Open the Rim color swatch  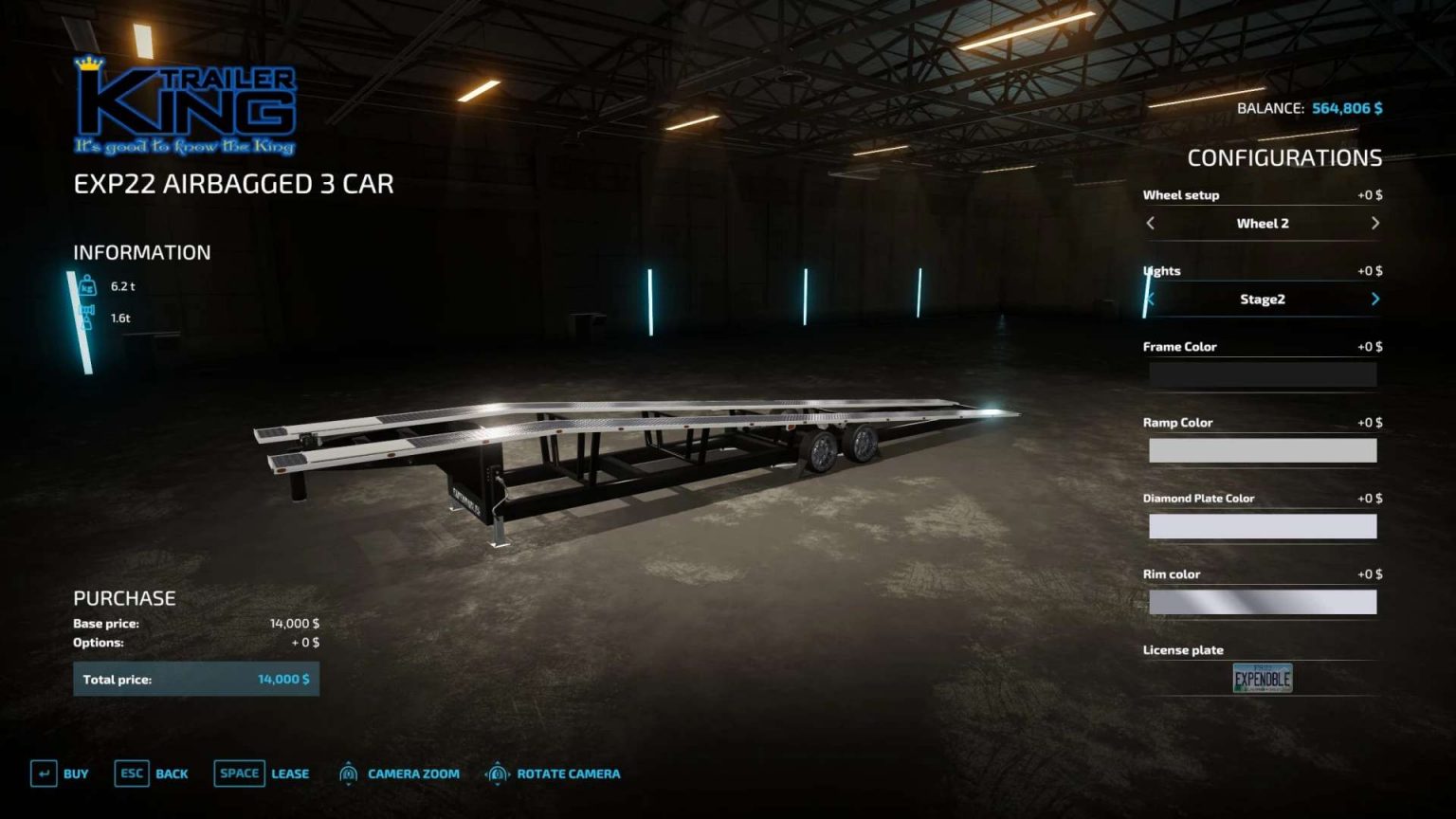[1263, 601]
